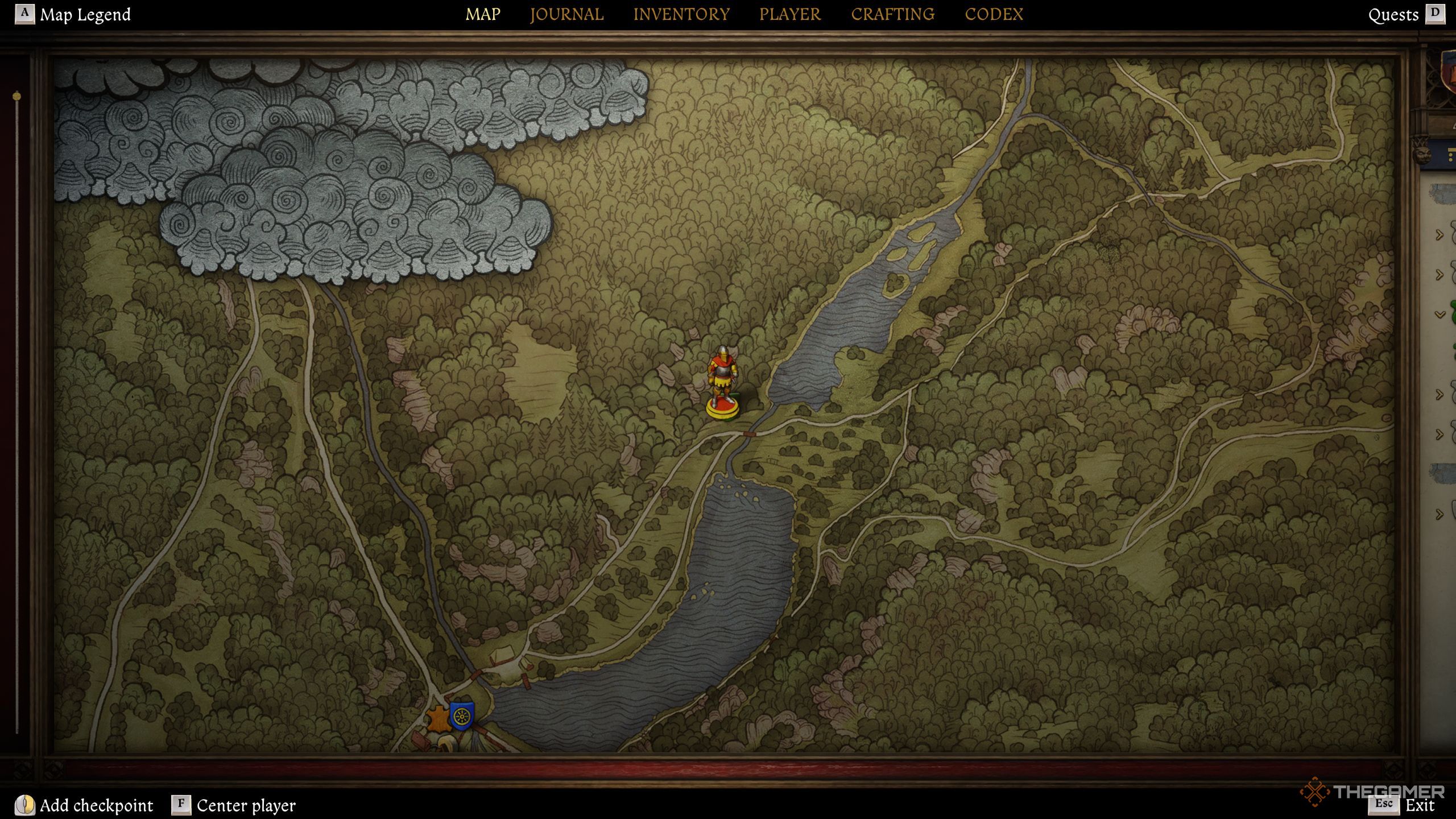Collapse the expanded quest list entry
This screenshot has width=1456, height=819.
(1440, 315)
